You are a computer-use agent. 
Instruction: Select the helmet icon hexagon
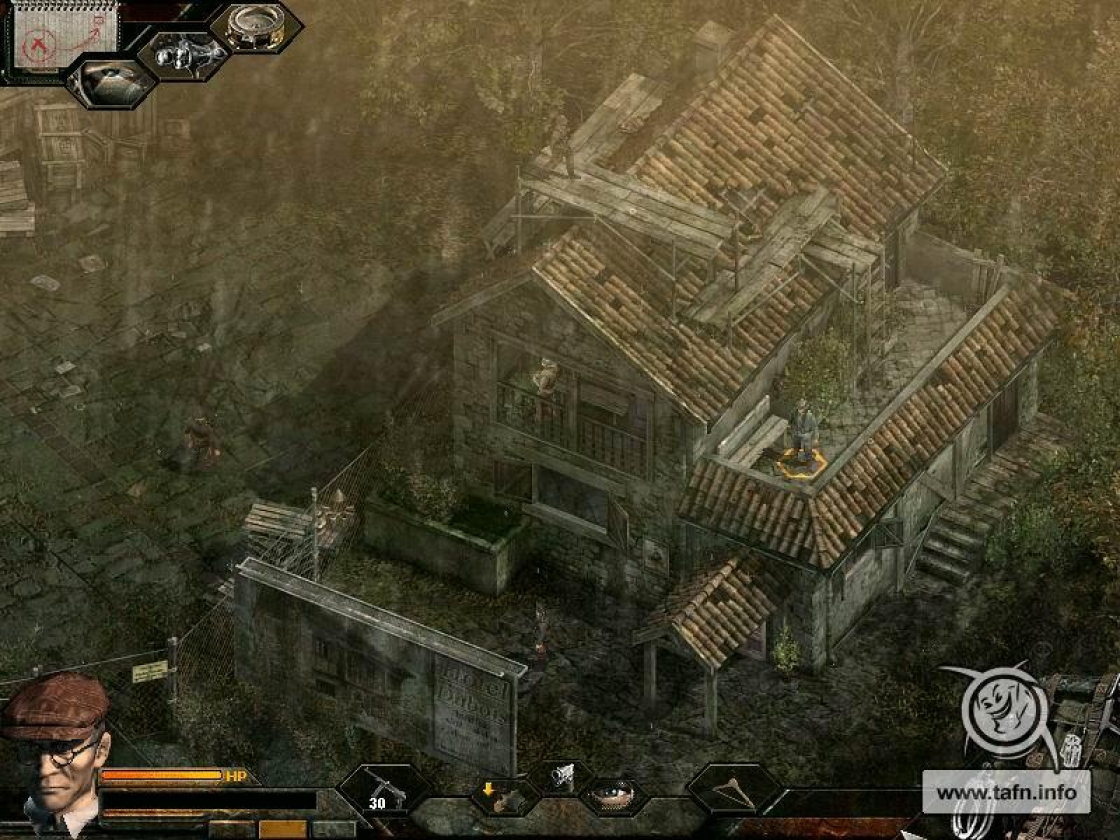click(111, 82)
